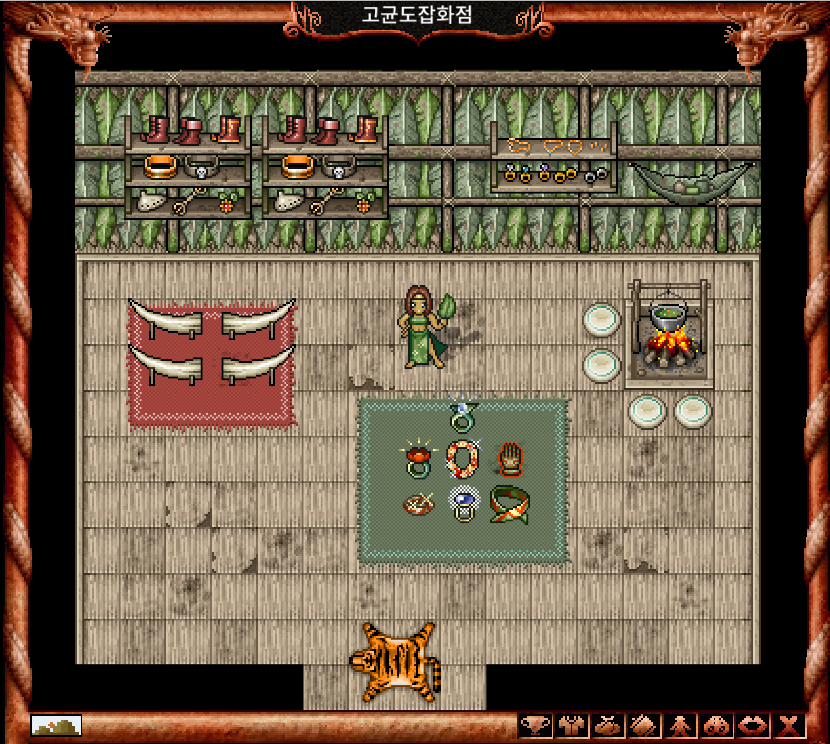Open the tied bag inventory icon
This screenshot has height=744, width=830.
tap(607, 726)
